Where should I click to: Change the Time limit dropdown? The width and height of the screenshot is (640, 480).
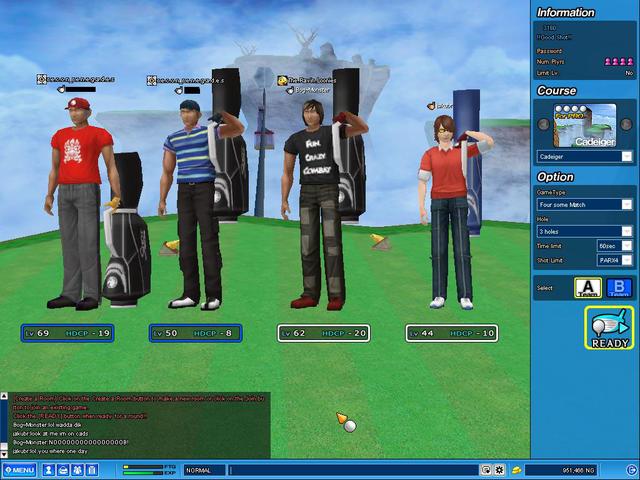[626, 245]
